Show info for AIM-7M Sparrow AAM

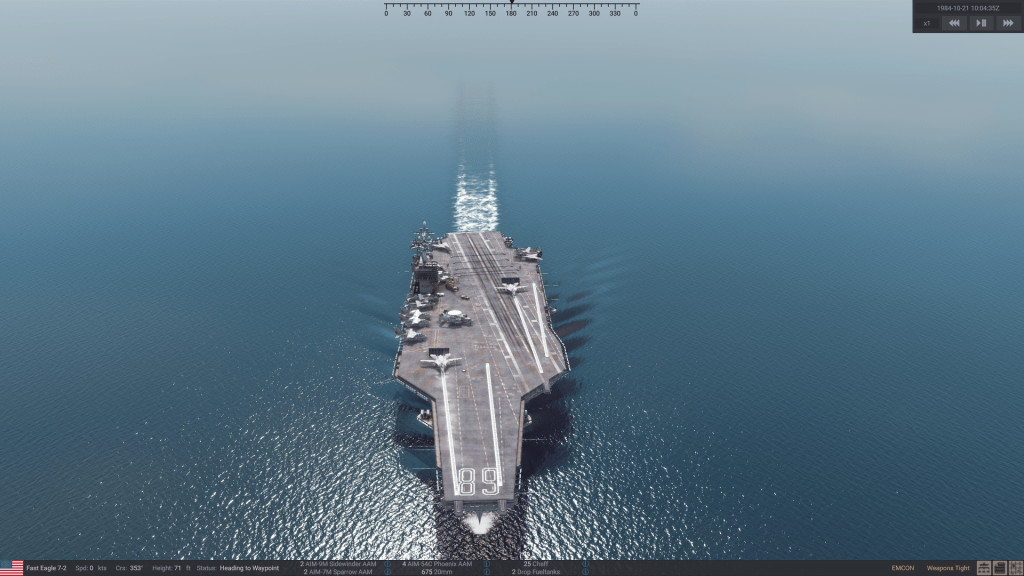click(x=388, y=572)
